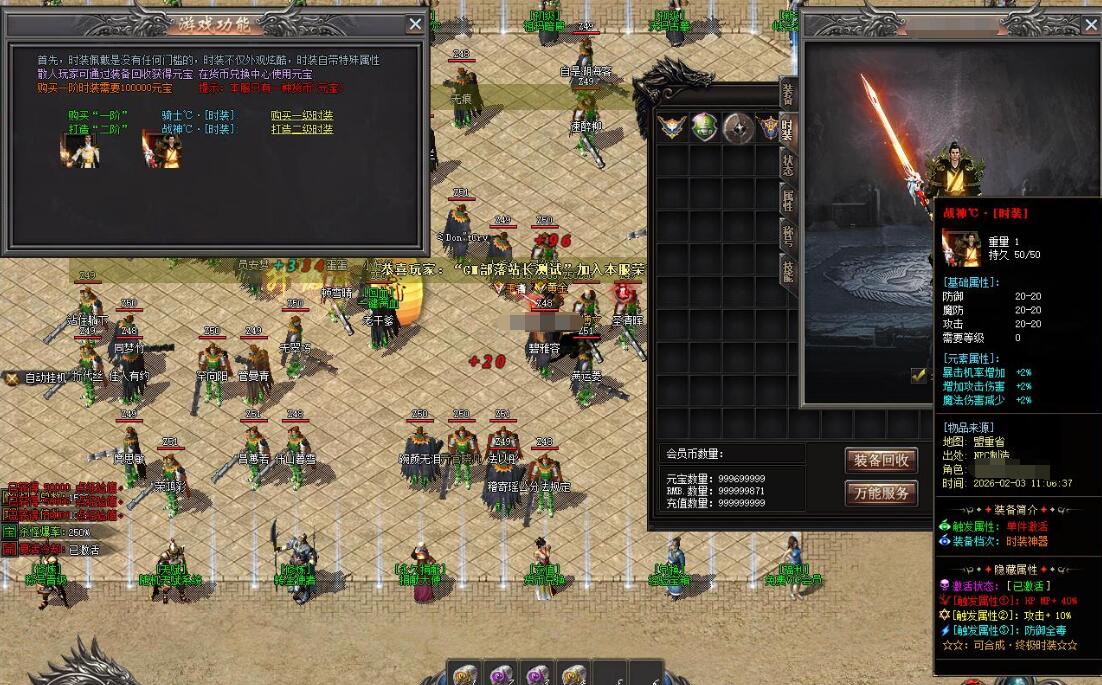Switch to the 时装 costume tab
The height and width of the screenshot is (685, 1102).
pyautogui.click(x=788, y=128)
